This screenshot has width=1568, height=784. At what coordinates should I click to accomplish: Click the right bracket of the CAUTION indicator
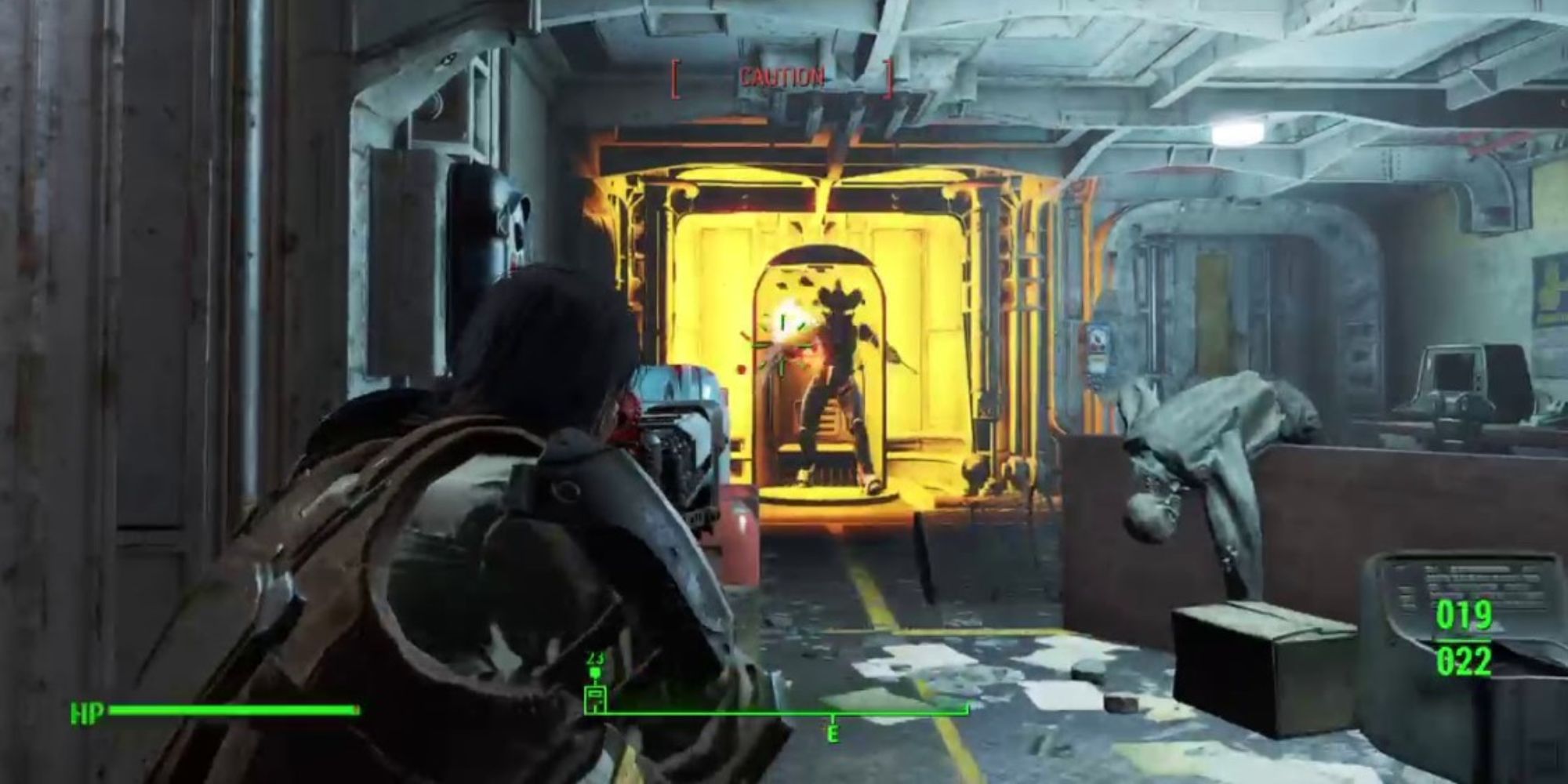[890, 77]
